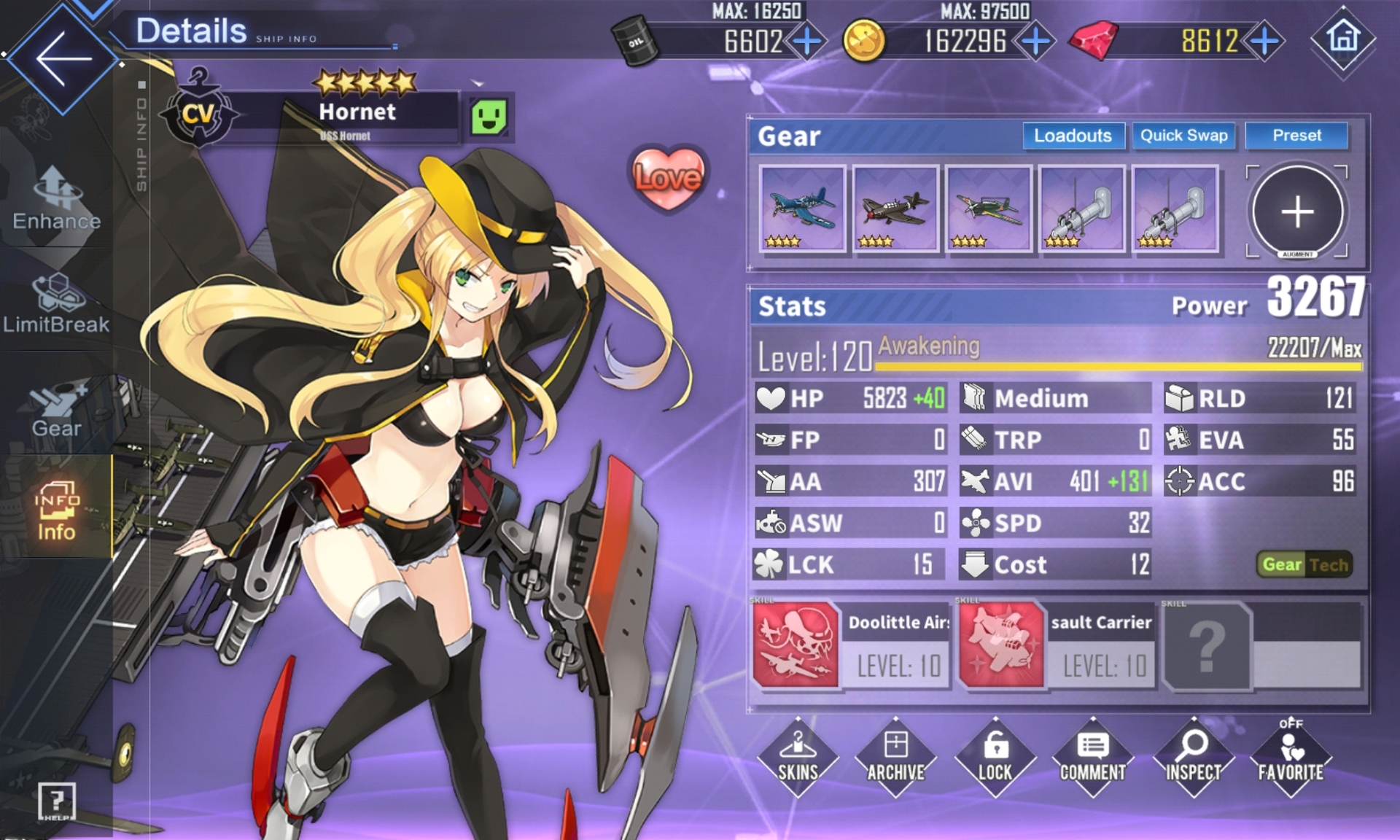This screenshot has height=840, width=1400.
Task: Open the Help question mark
Action: pos(56,801)
